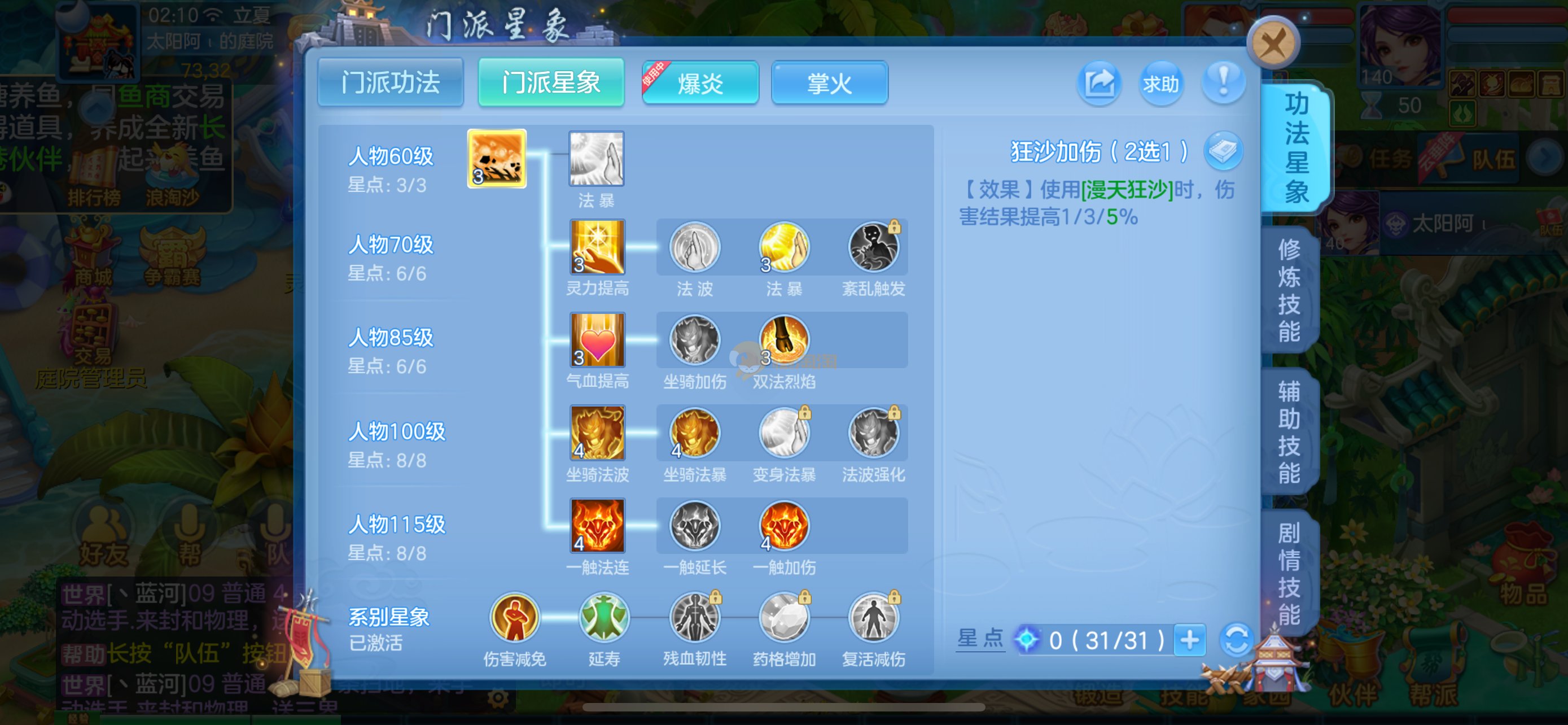
Task: Reset star points with the refresh button
Action: 1236,640
